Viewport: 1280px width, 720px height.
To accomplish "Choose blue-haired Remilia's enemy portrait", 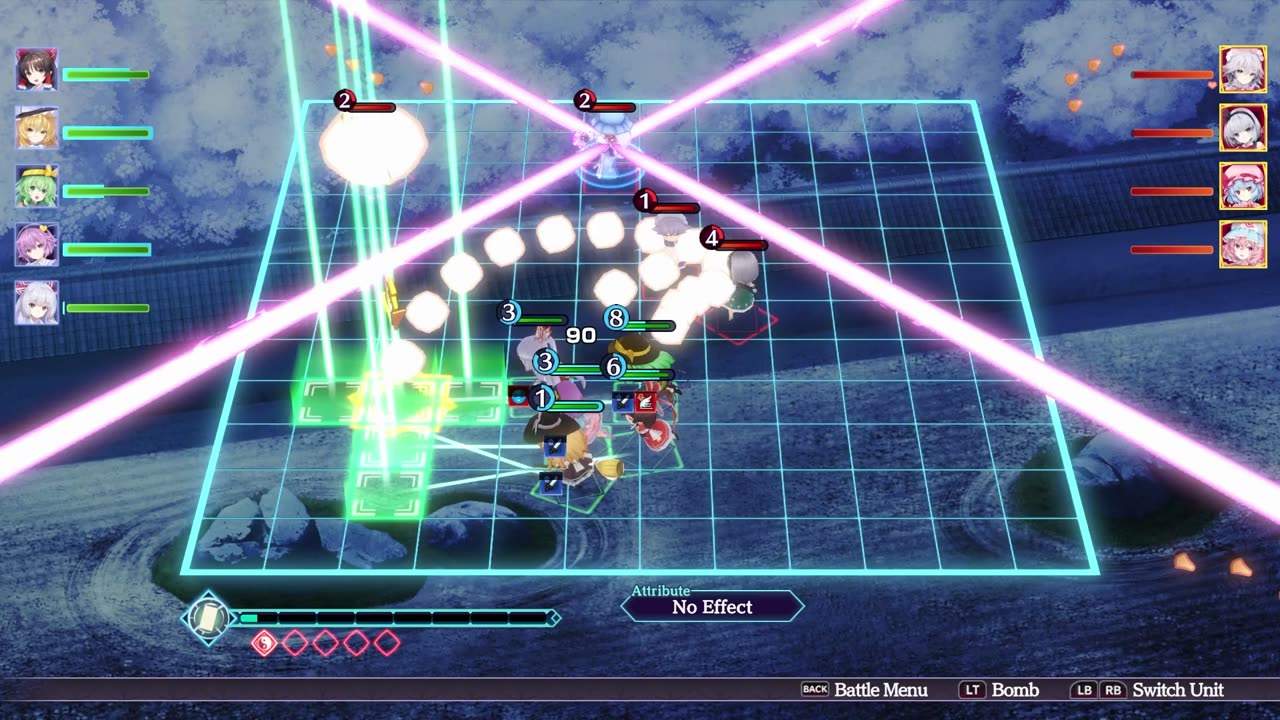I will tap(1243, 186).
